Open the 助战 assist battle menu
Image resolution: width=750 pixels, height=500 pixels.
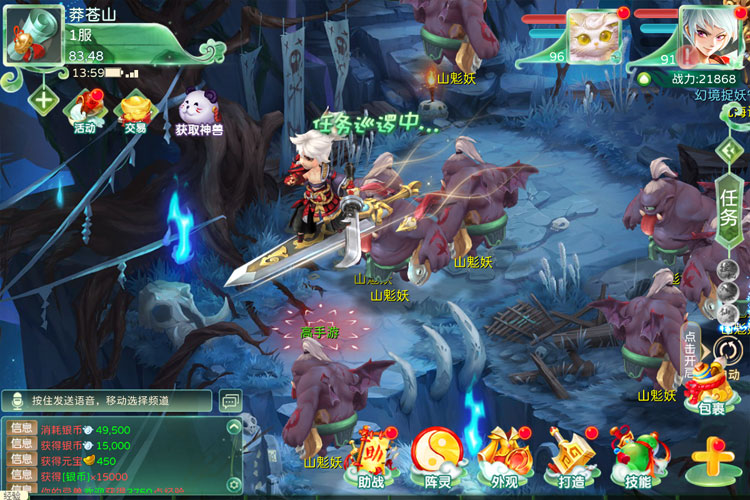[x=370, y=456]
